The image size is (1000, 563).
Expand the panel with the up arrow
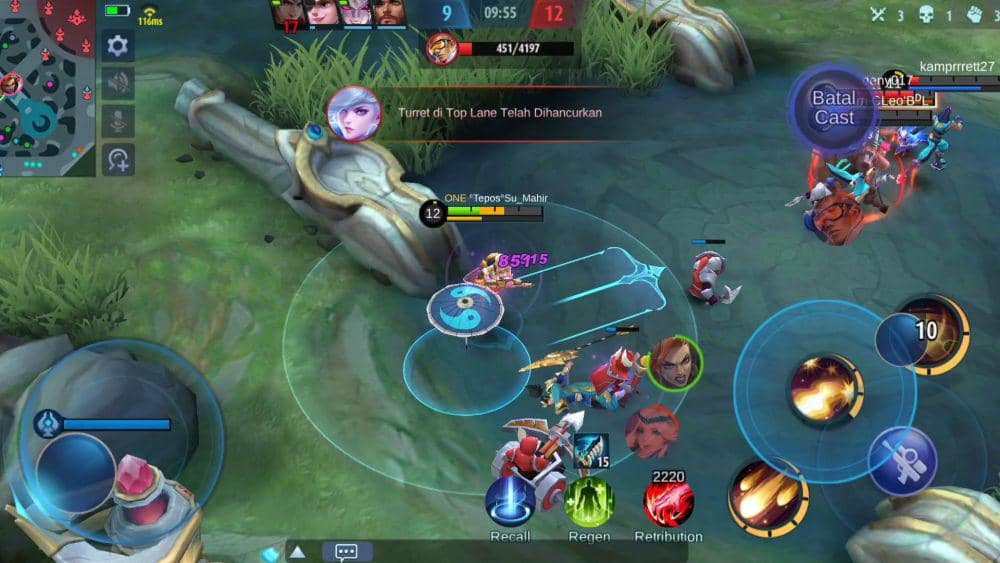[x=298, y=551]
